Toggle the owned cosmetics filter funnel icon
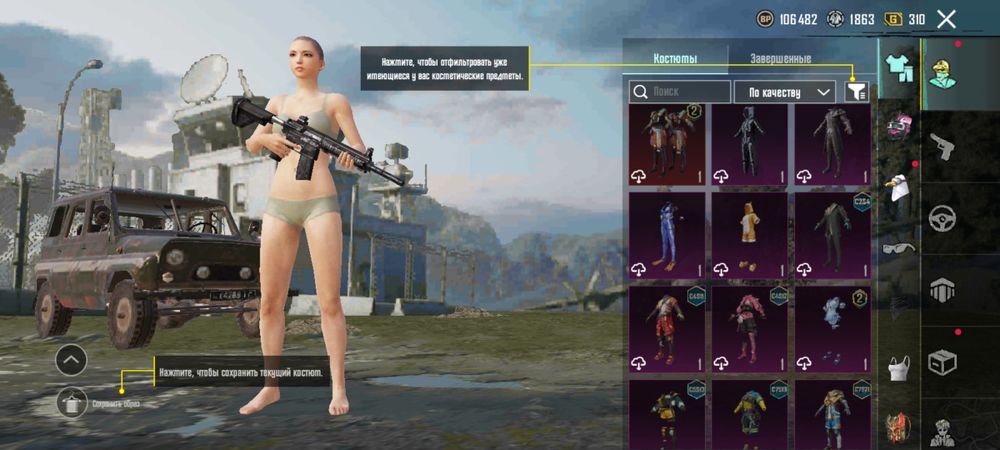This screenshot has width=1000, height=450. (857, 92)
